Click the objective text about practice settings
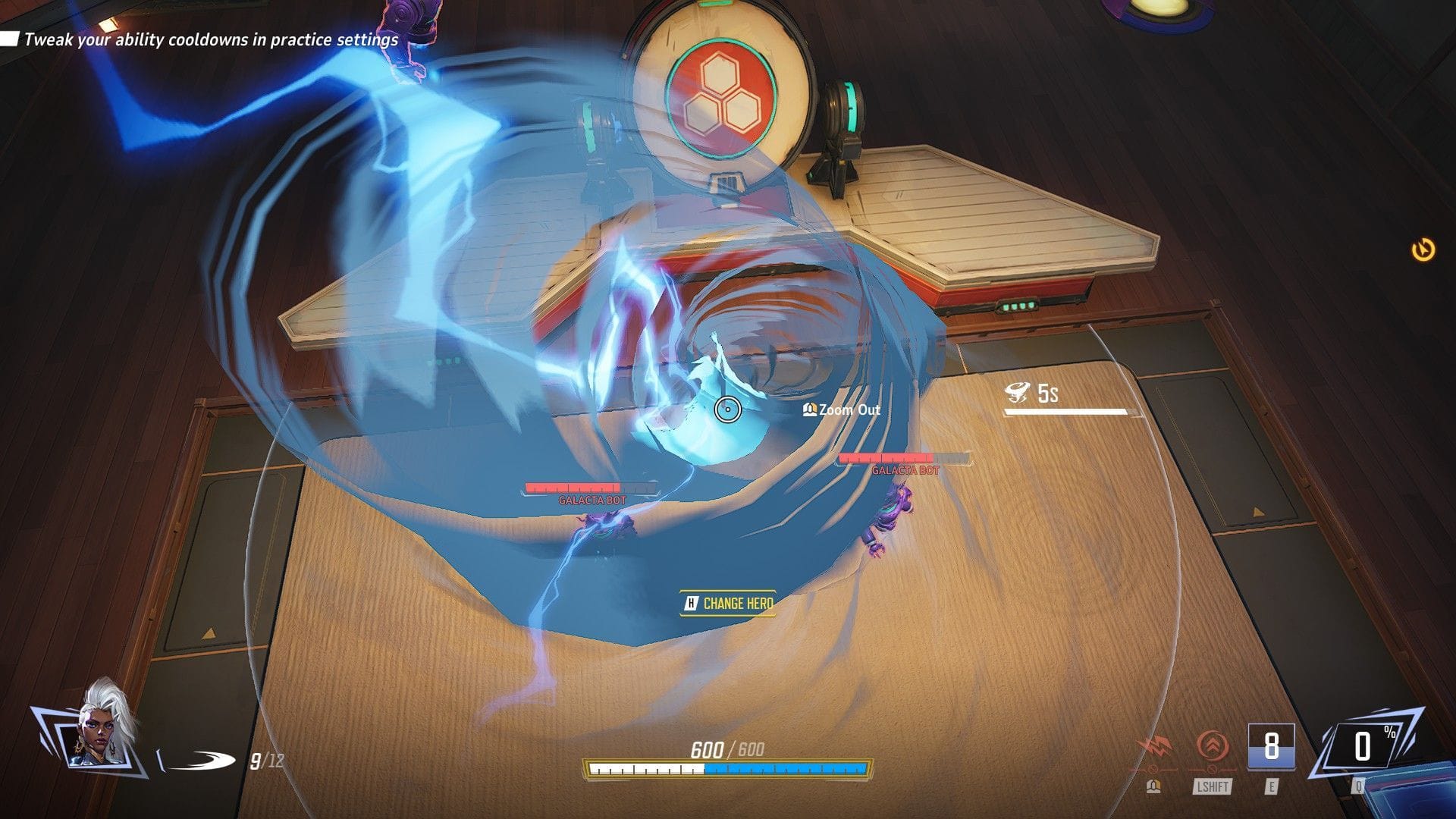Viewport: 1456px width, 819px height. pyautogui.click(x=210, y=40)
